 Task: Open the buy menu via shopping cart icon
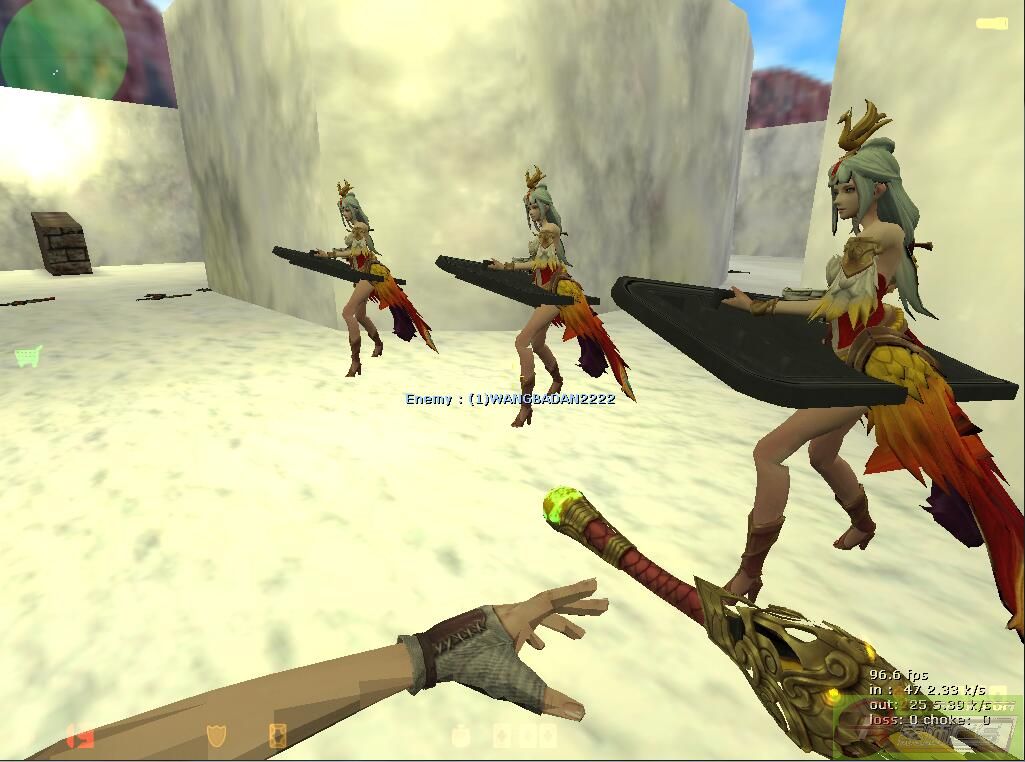28,356
